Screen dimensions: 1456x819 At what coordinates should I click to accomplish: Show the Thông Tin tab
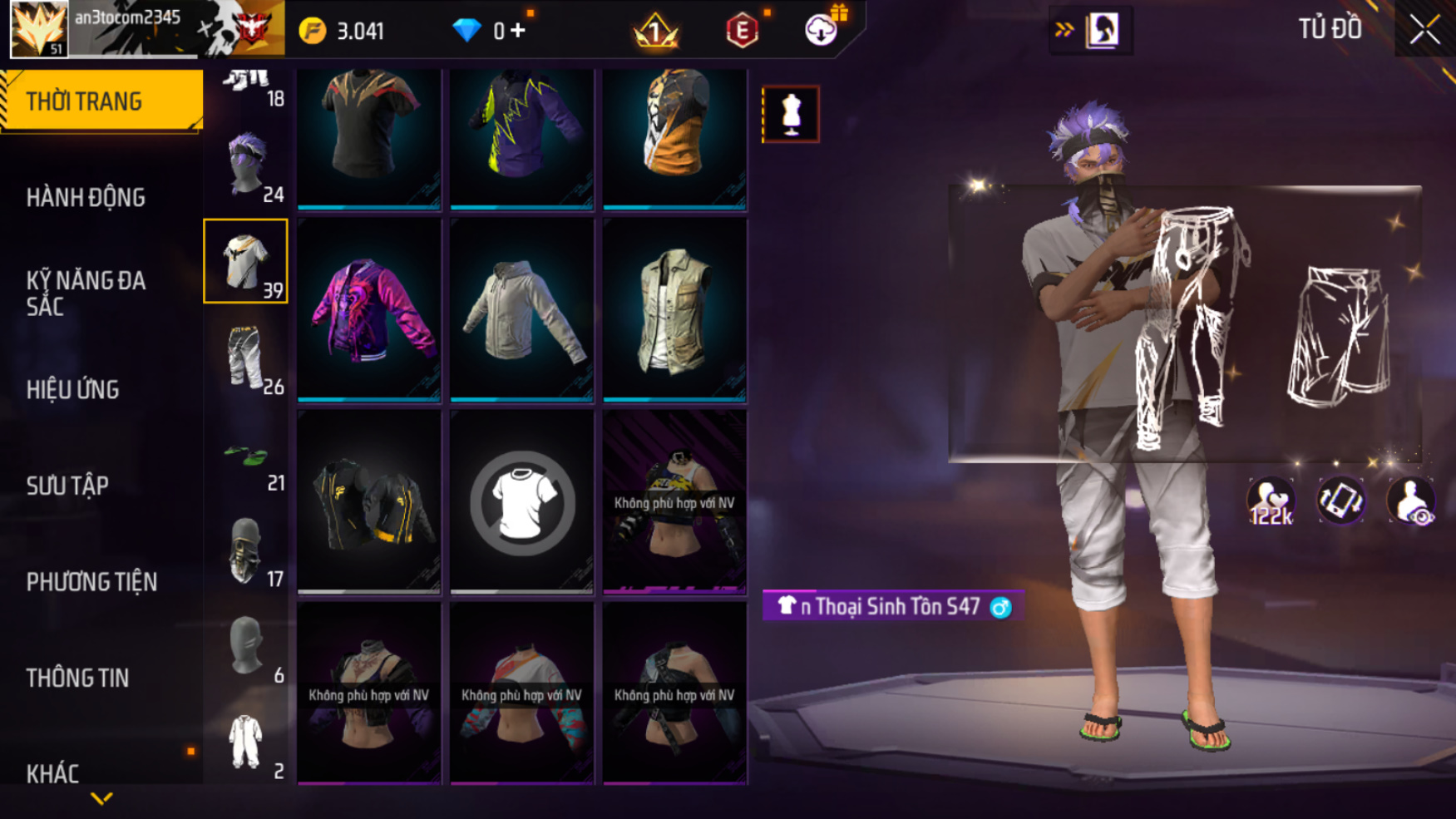(x=77, y=678)
